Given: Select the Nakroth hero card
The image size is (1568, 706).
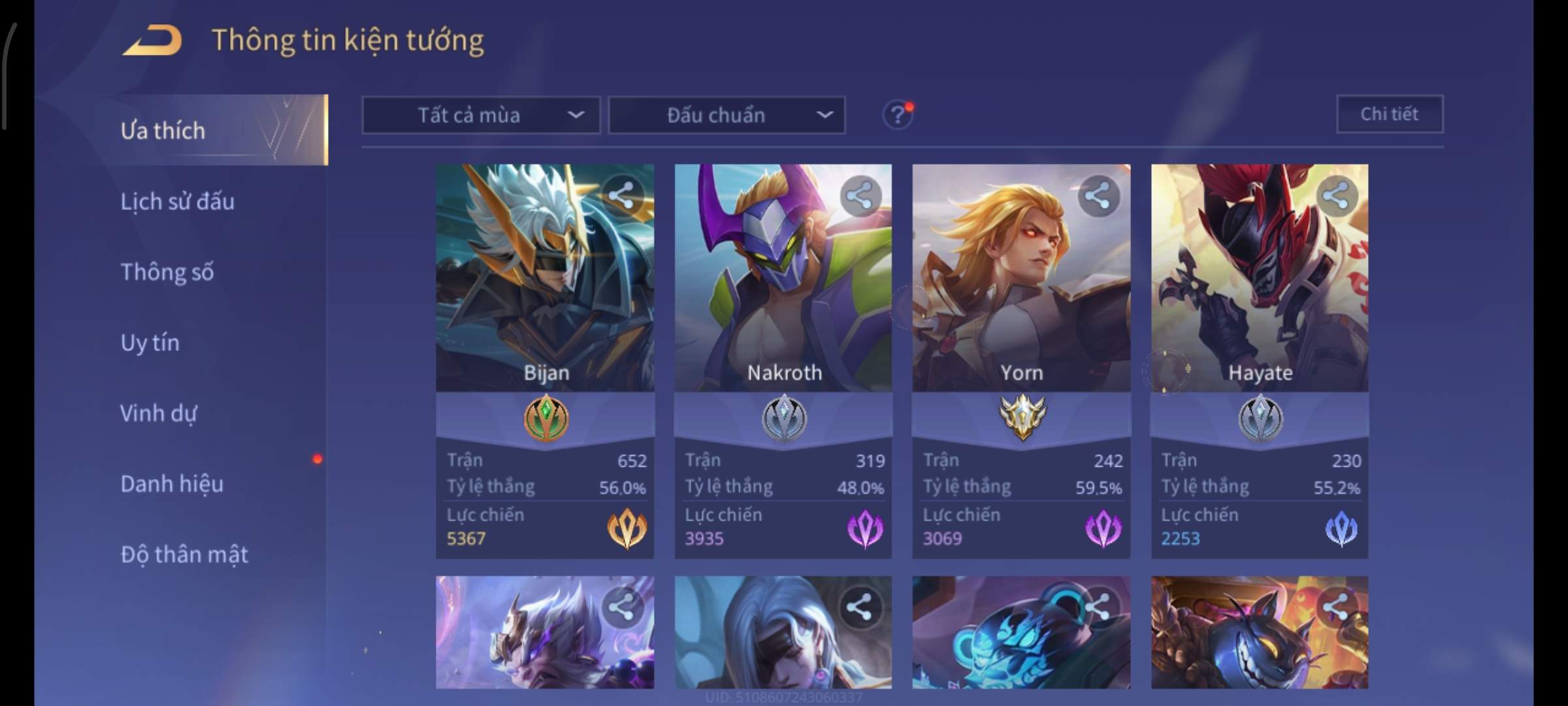Looking at the screenshot, I should [783, 294].
